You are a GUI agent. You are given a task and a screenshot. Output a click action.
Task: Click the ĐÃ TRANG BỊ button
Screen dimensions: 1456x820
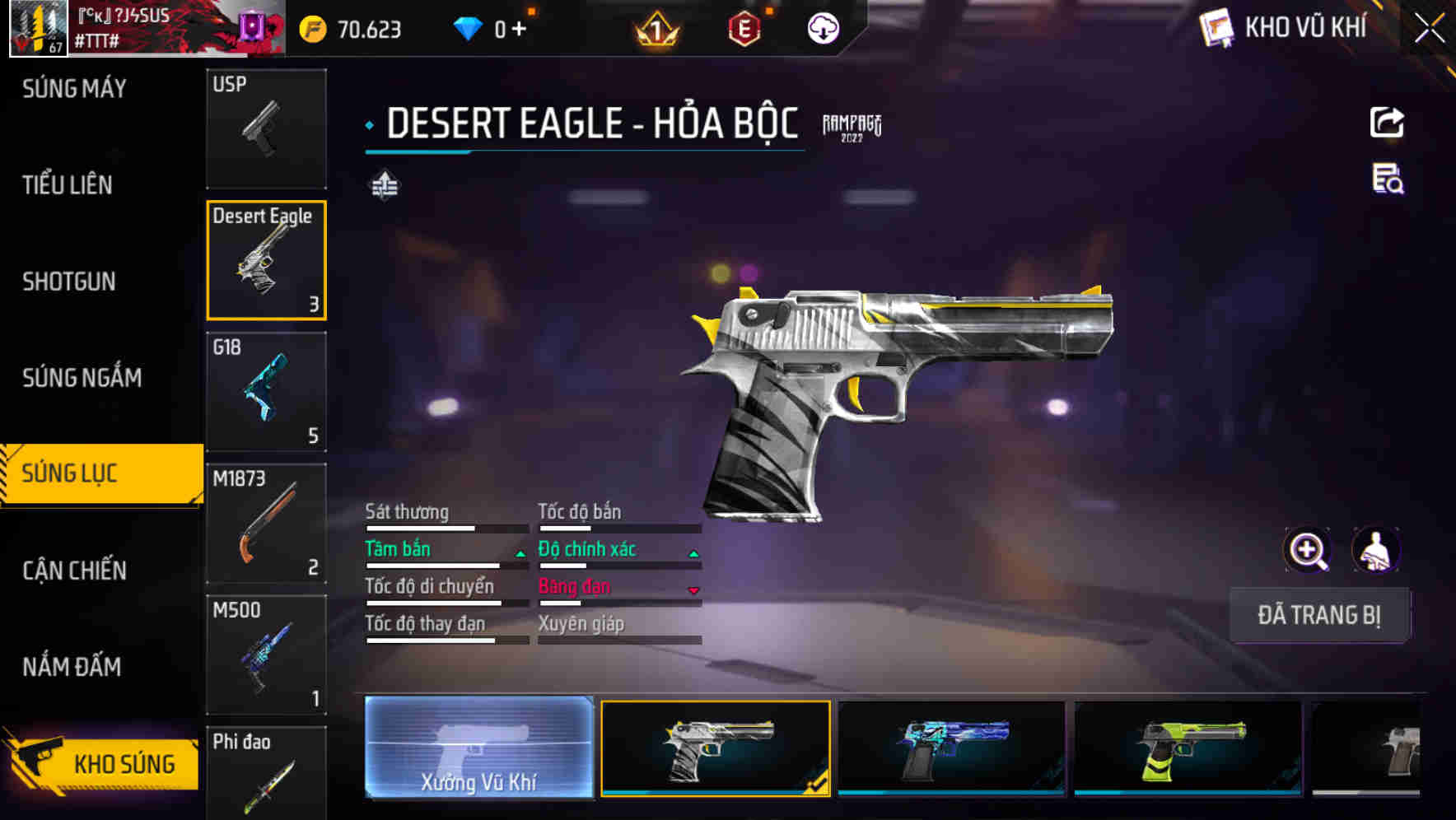tap(1318, 615)
